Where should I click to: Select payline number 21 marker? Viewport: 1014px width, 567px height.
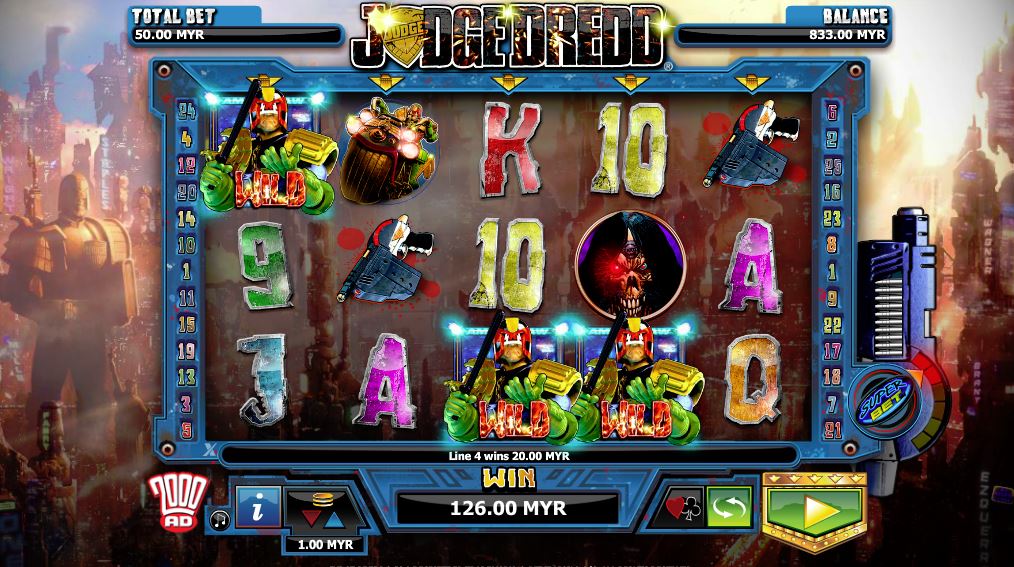pyautogui.click(x=832, y=429)
